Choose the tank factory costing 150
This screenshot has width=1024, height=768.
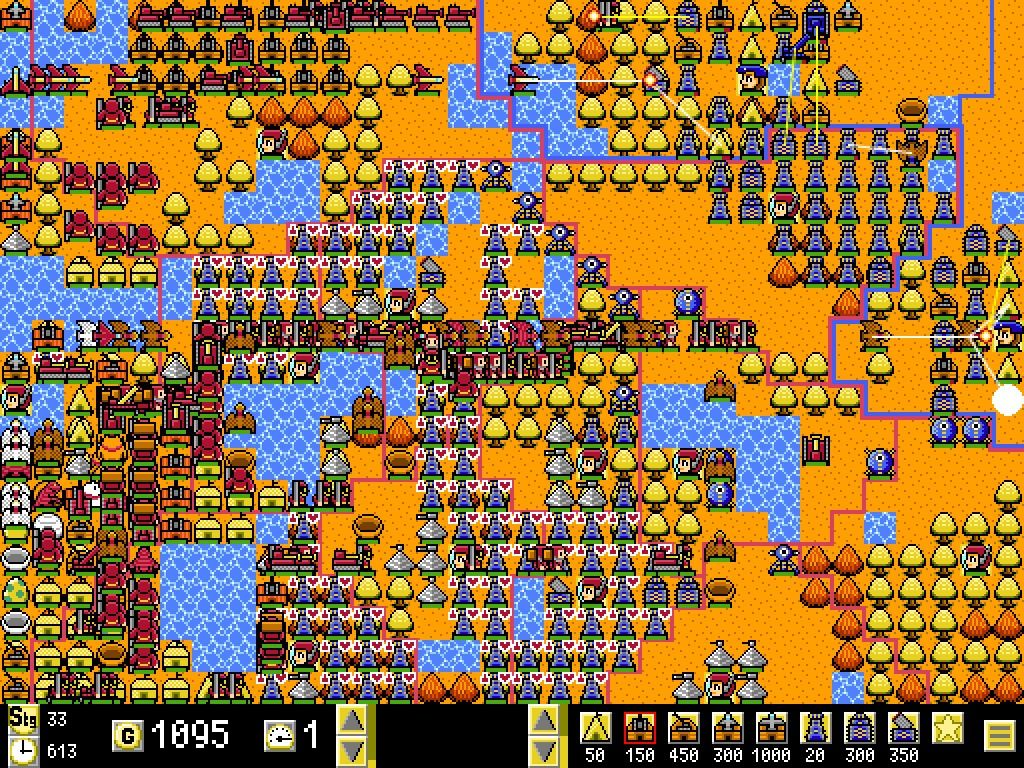click(x=641, y=728)
